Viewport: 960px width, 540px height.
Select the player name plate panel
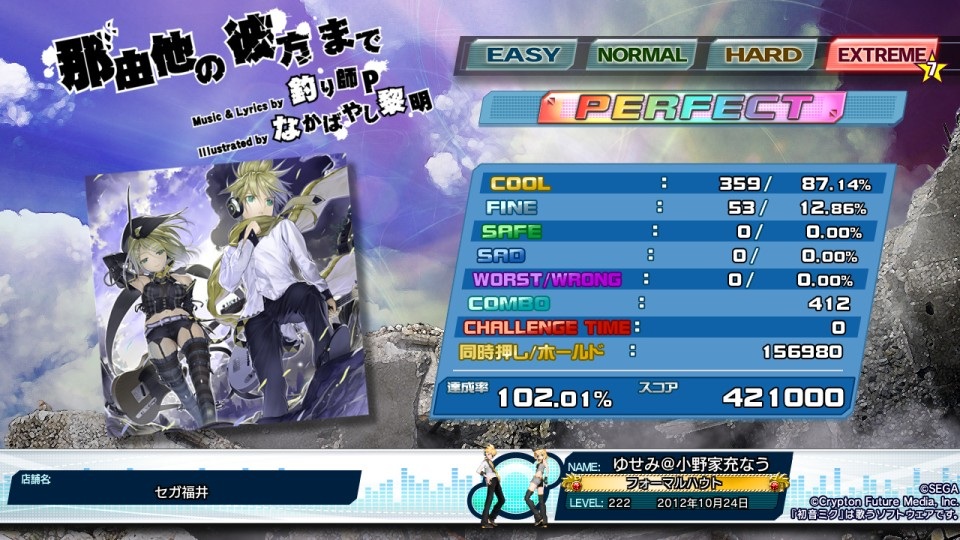pos(678,484)
